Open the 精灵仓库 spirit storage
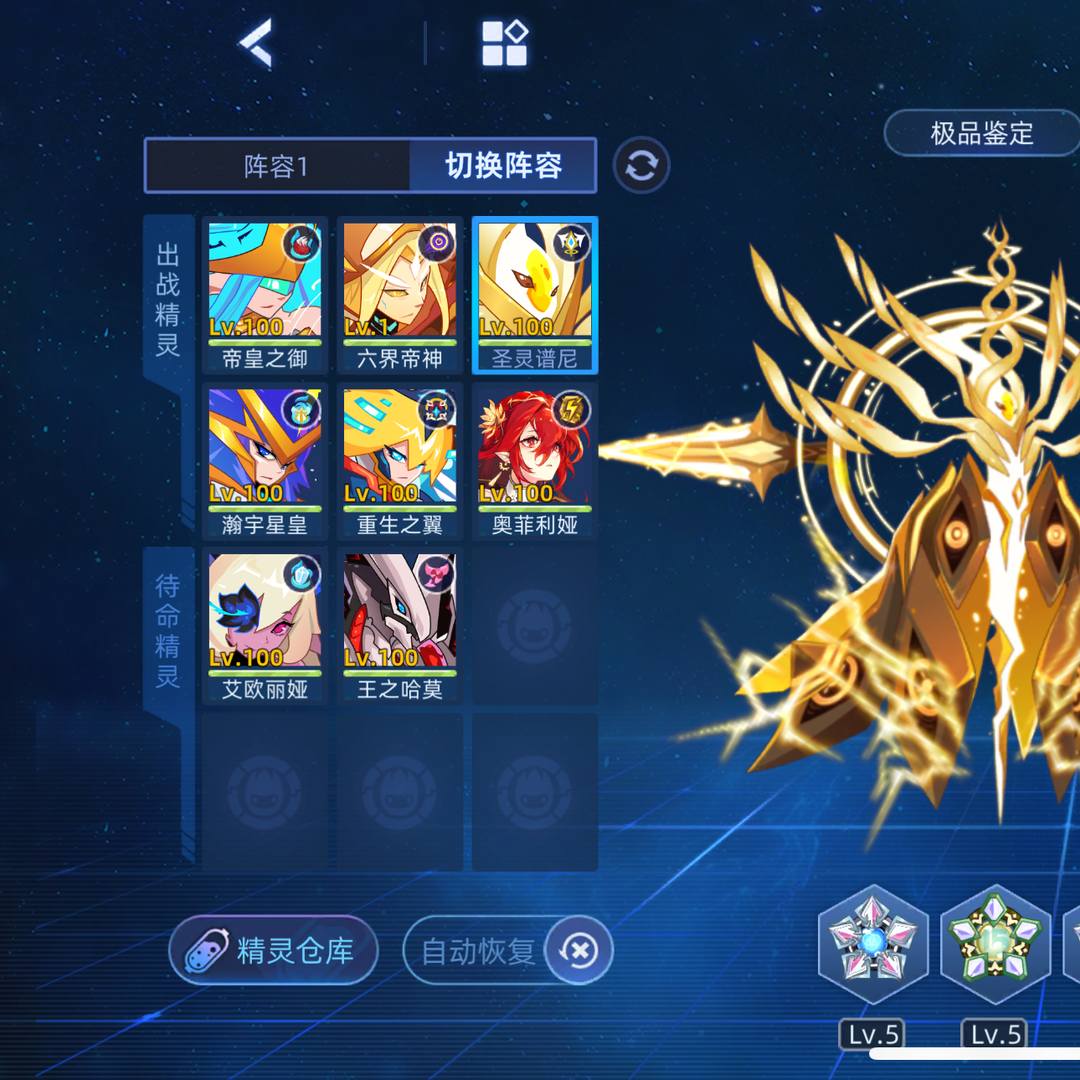The width and height of the screenshot is (1080, 1080). click(x=274, y=950)
